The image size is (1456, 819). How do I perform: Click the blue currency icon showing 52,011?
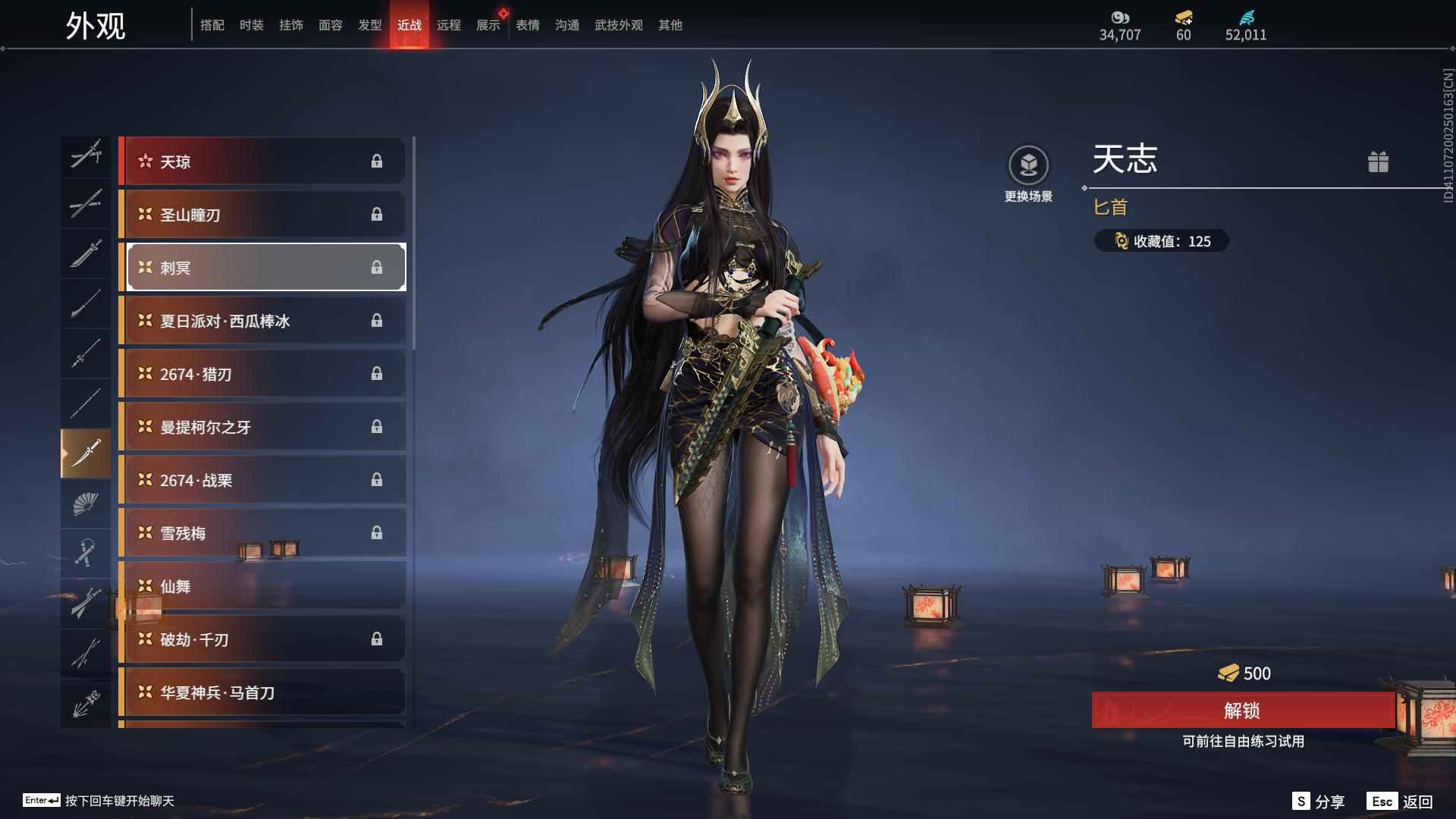pos(1246,18)
